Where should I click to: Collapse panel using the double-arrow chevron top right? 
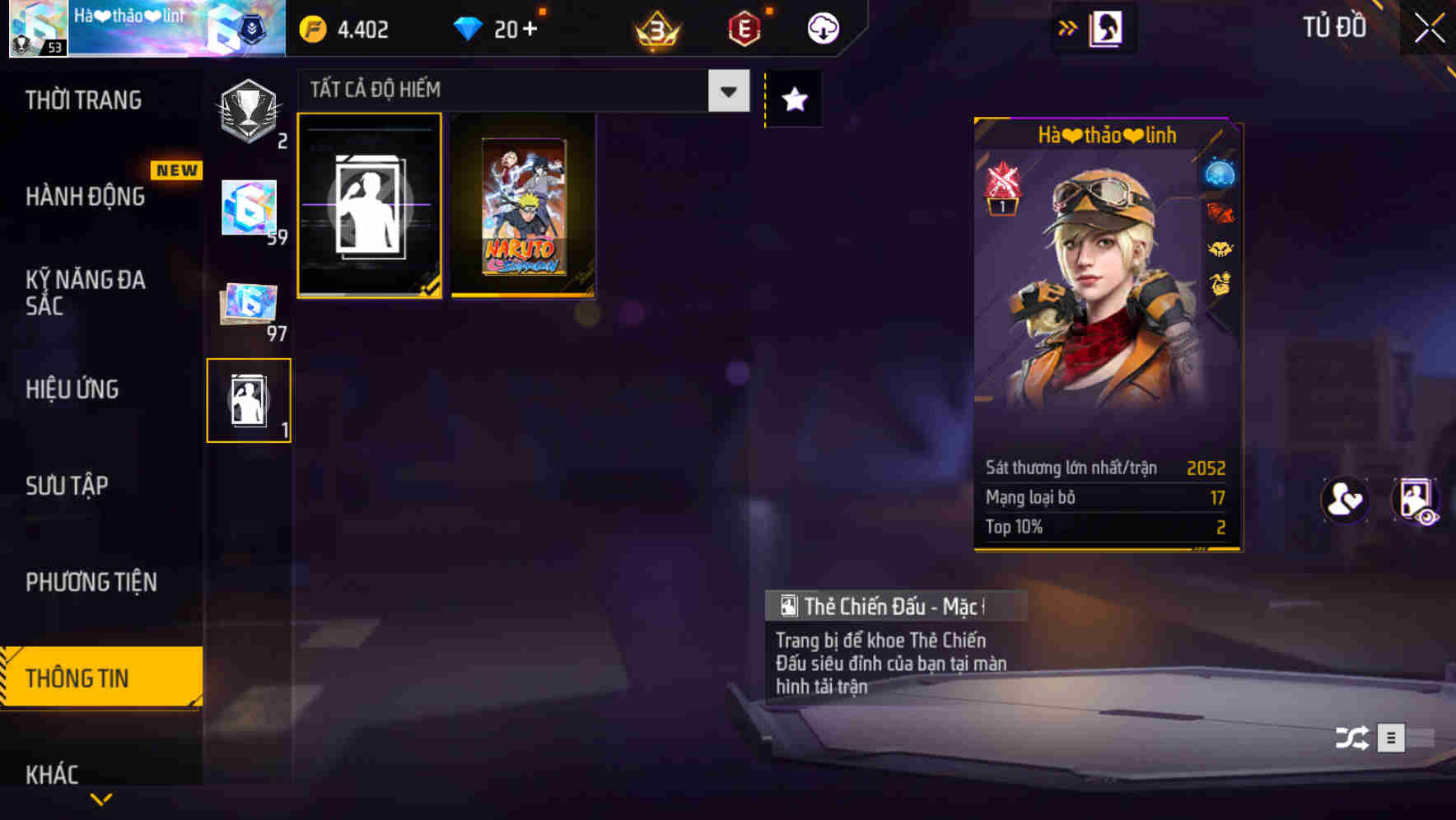[1068, 26]
